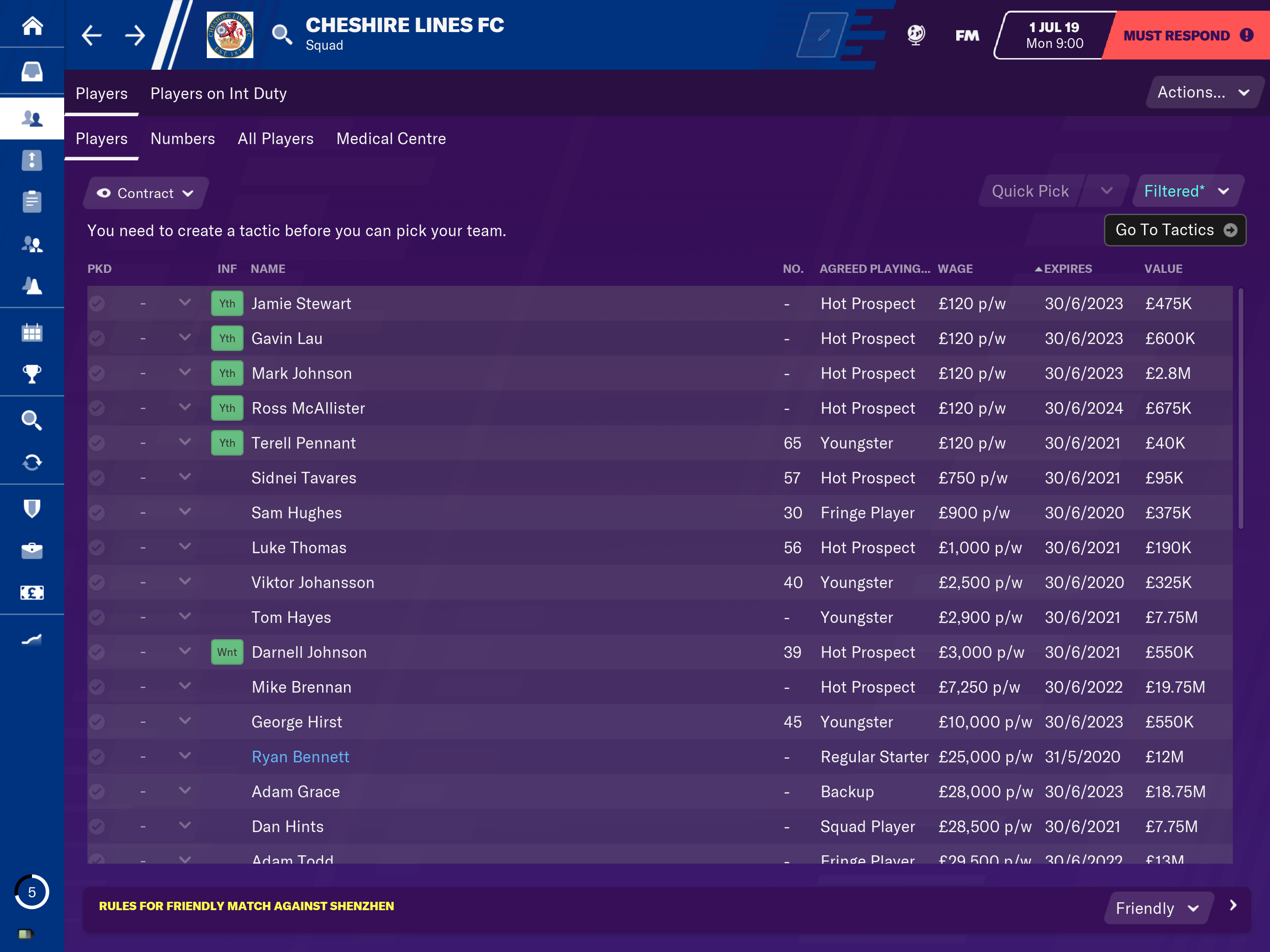
Task: Open the trophy competitions sidebar icon
Action: [x=32, y=374]
